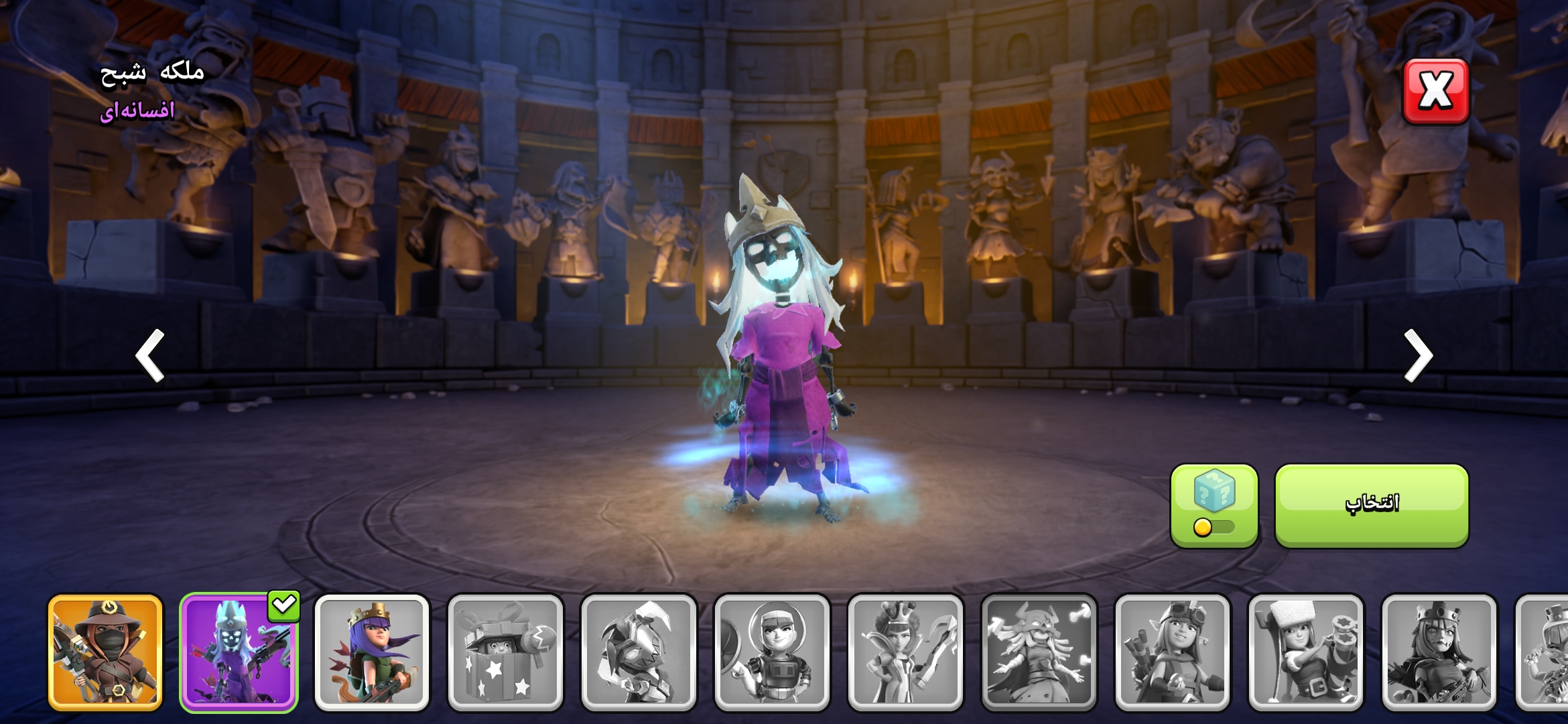The height and width of the screenshot is (724, 1568).
Task: Pick the default Archer Queen skin thumbnail
Action: (x=372, y=652)
